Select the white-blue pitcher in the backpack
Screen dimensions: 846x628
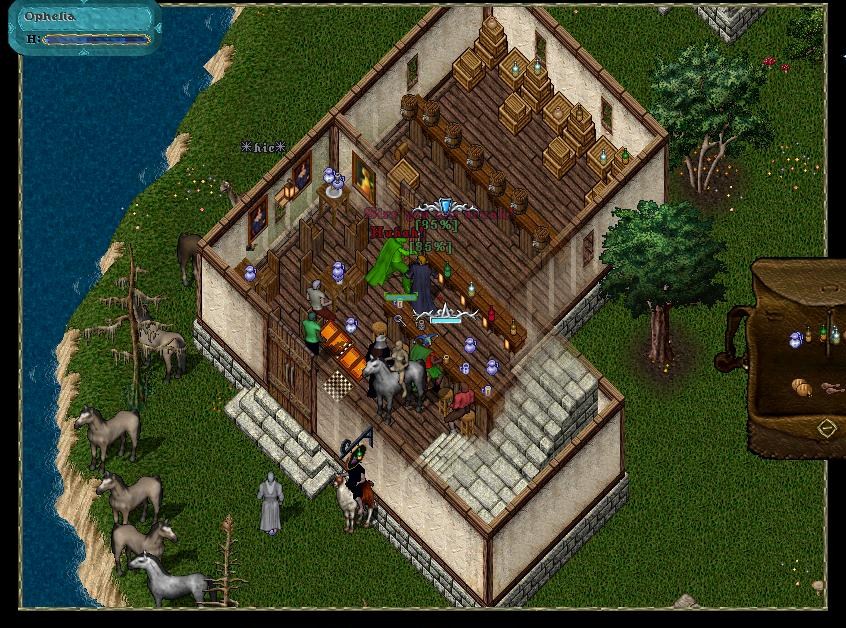pyautogui.click(x=796, y=340)
